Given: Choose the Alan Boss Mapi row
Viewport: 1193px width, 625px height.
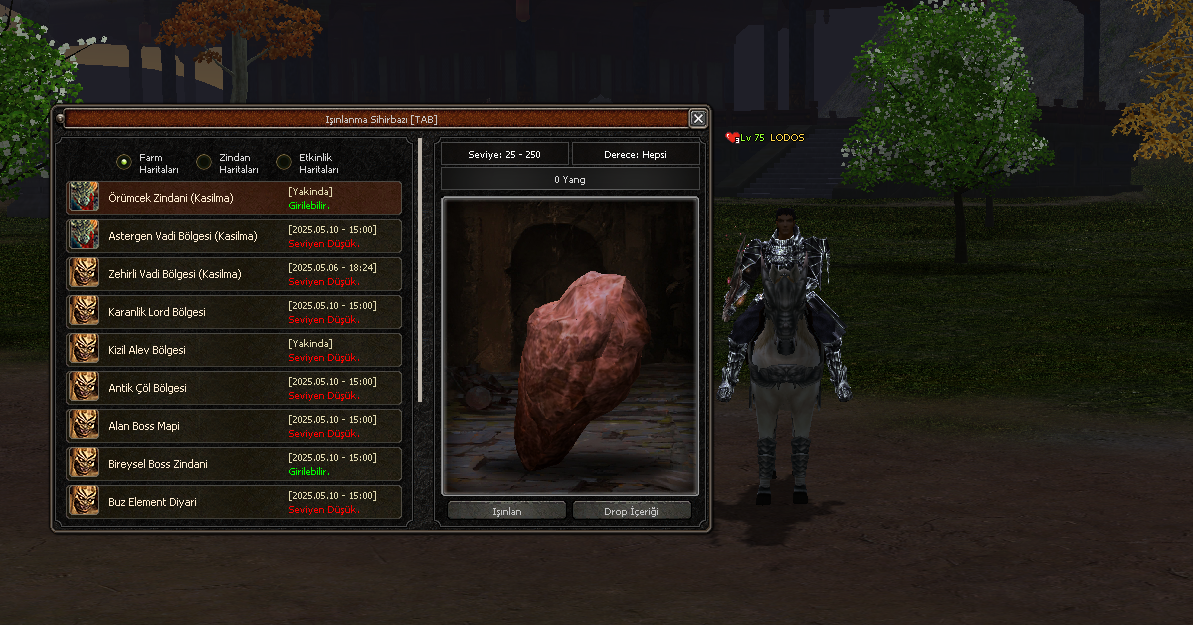Looking at the screenshot, I should tap(234, 426).
